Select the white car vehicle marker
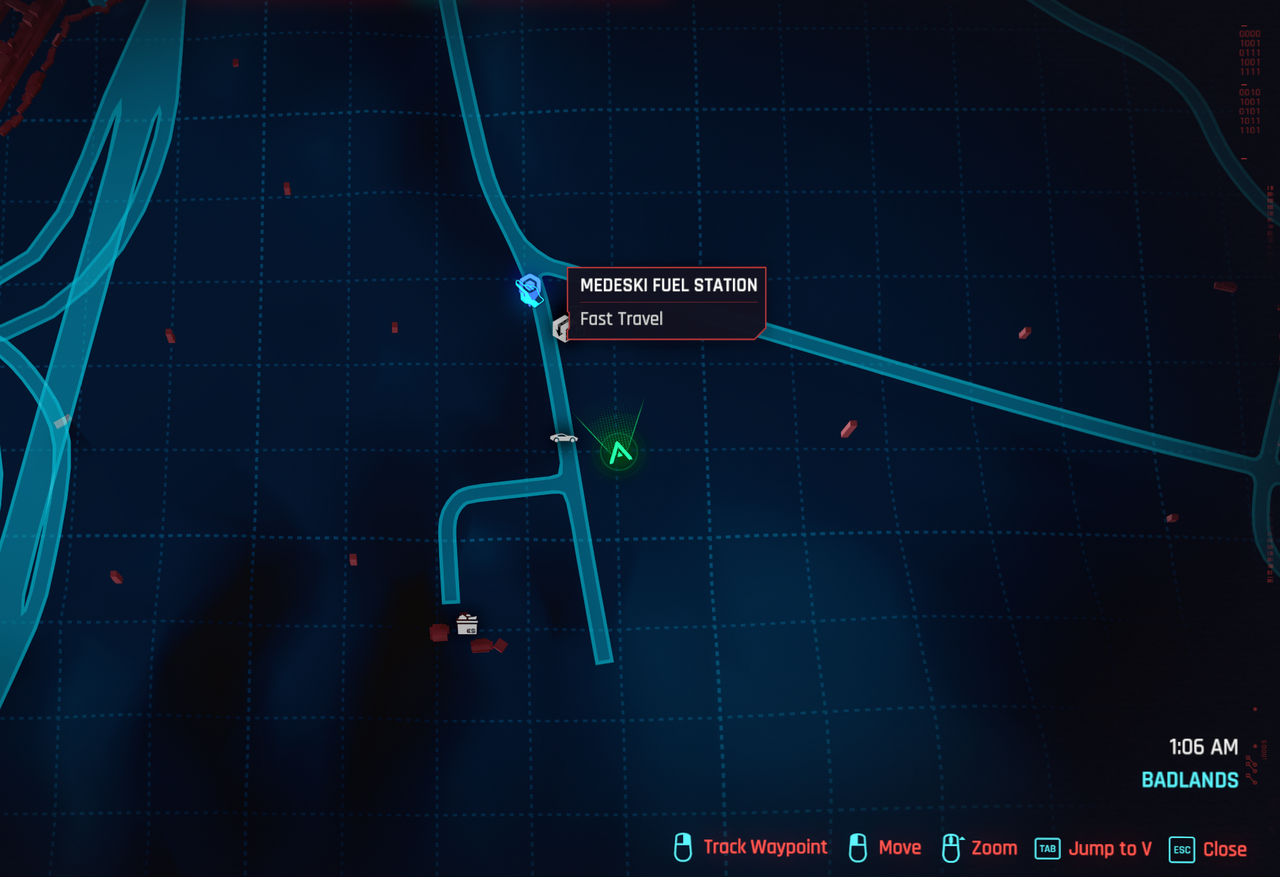The height and width of the screenshot is (877, 1280). click(563, 438)
